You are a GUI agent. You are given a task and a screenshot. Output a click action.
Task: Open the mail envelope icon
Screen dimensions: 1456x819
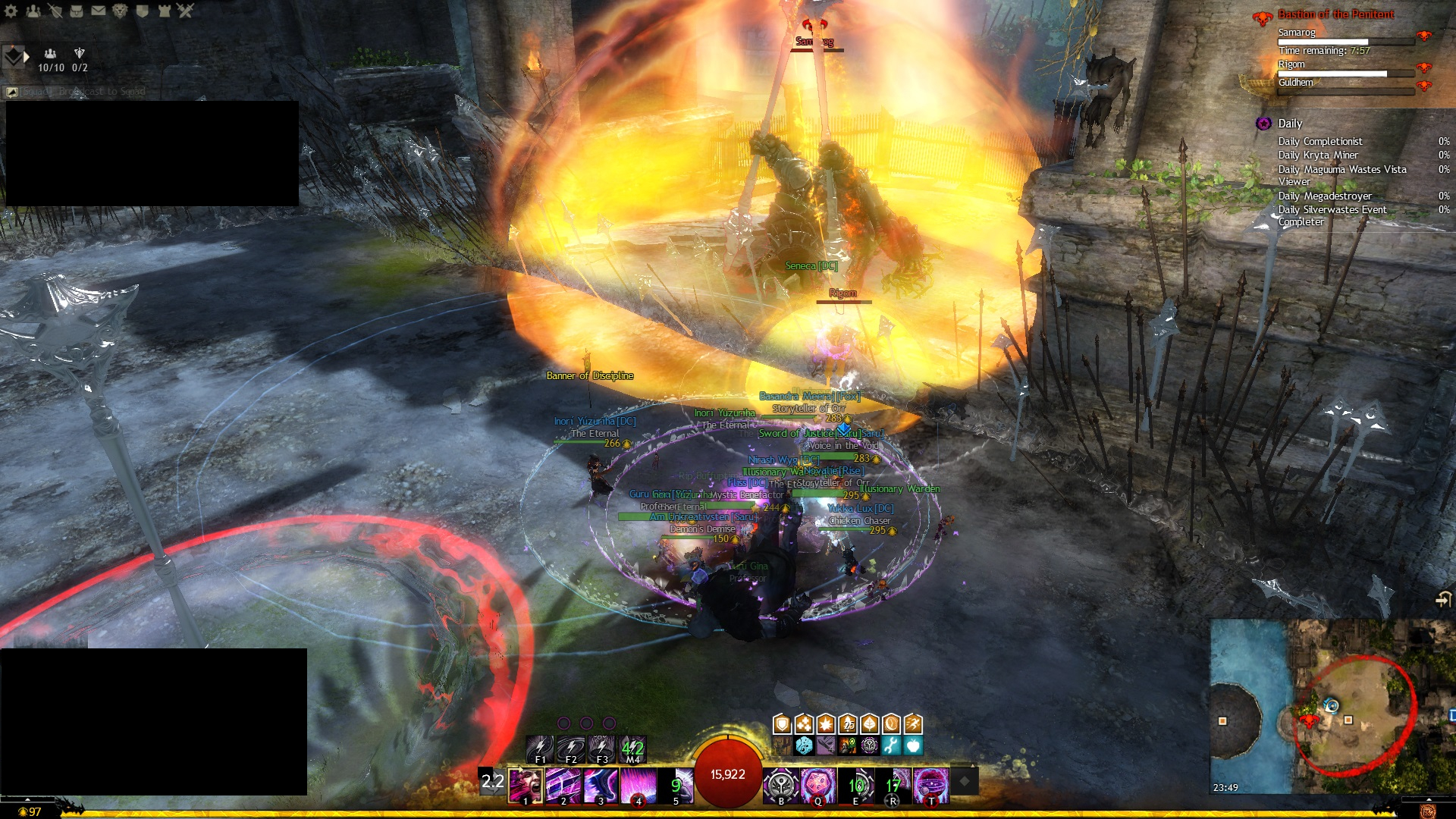coord(99,11)
